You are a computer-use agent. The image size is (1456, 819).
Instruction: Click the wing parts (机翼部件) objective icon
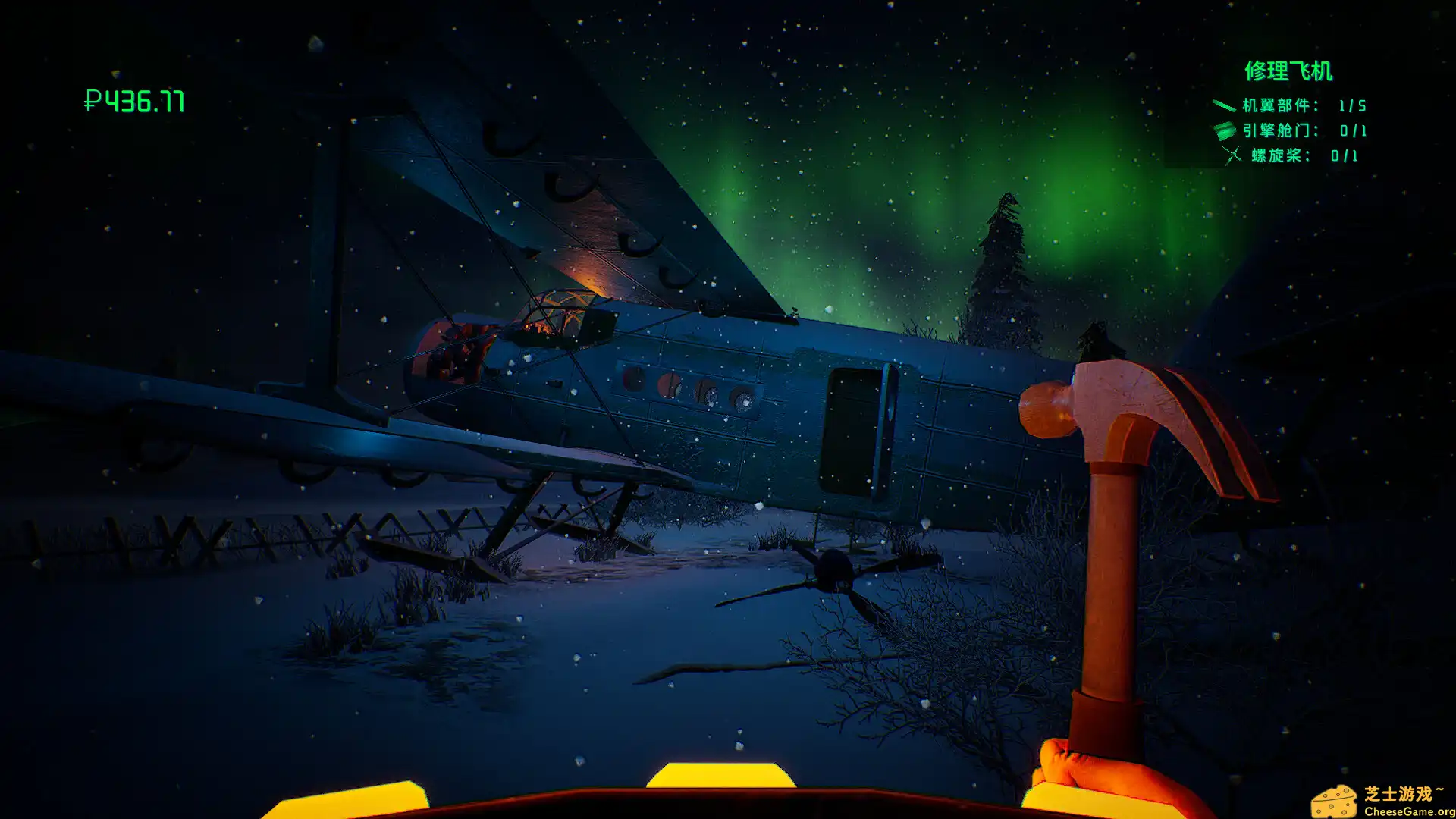(x=1223, y=105)
